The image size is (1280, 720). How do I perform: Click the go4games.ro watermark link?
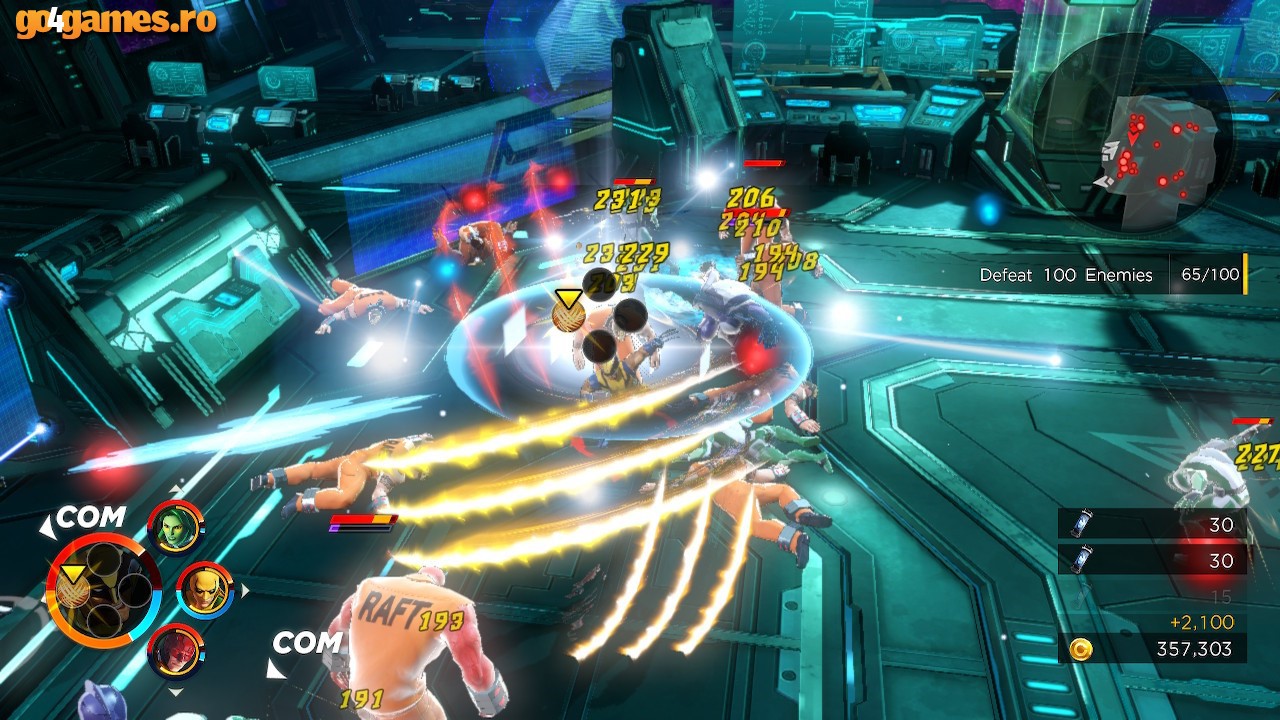coord(116,20)
